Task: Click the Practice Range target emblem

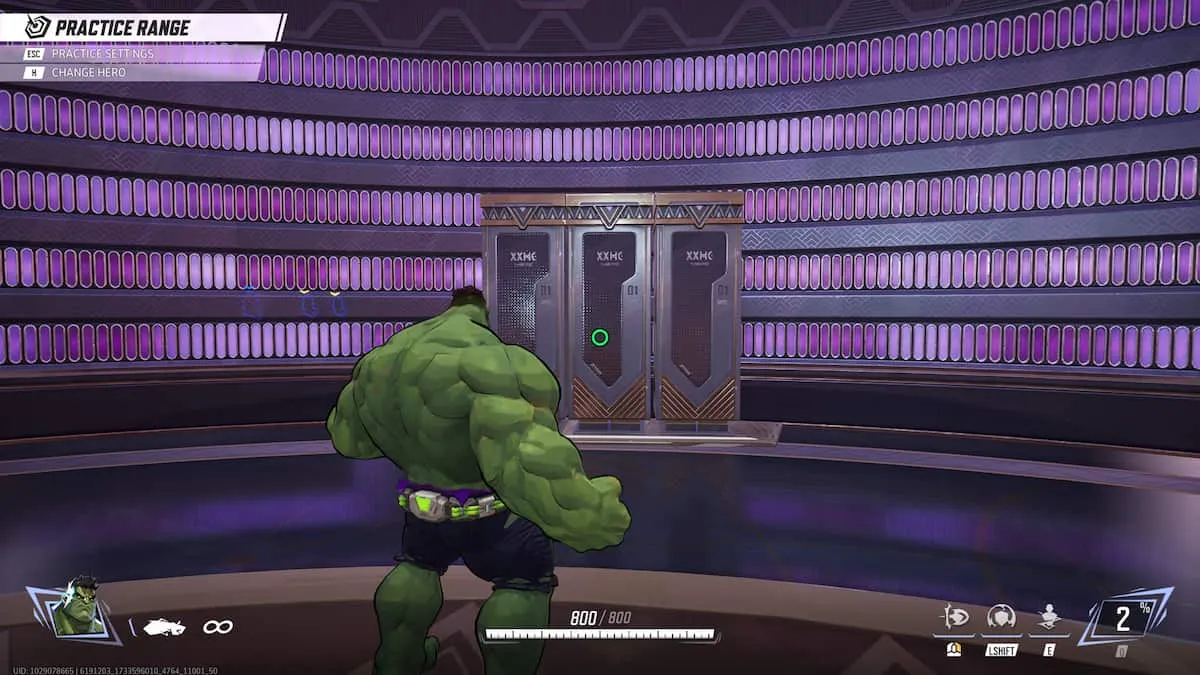Action: point(38,27)
